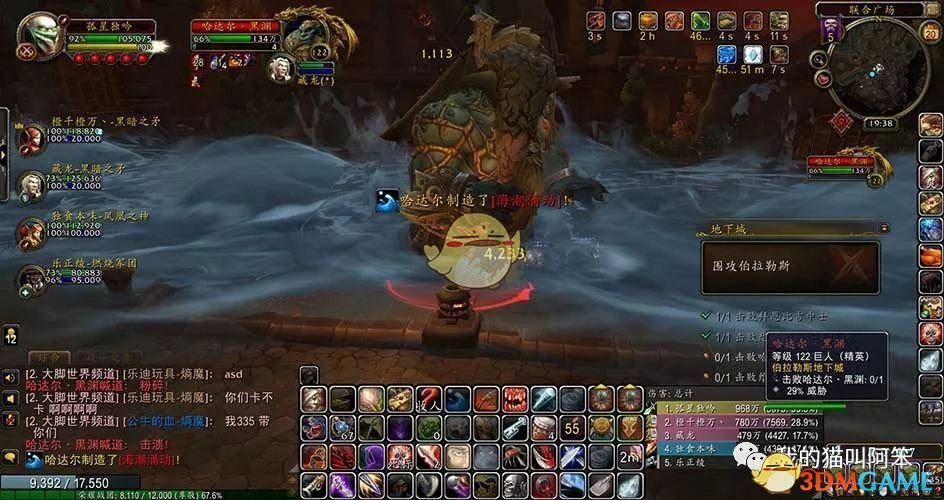Screen dimensions: 944x500
Task: Select party member 独食本味's frame
Action: click(30, 232)
